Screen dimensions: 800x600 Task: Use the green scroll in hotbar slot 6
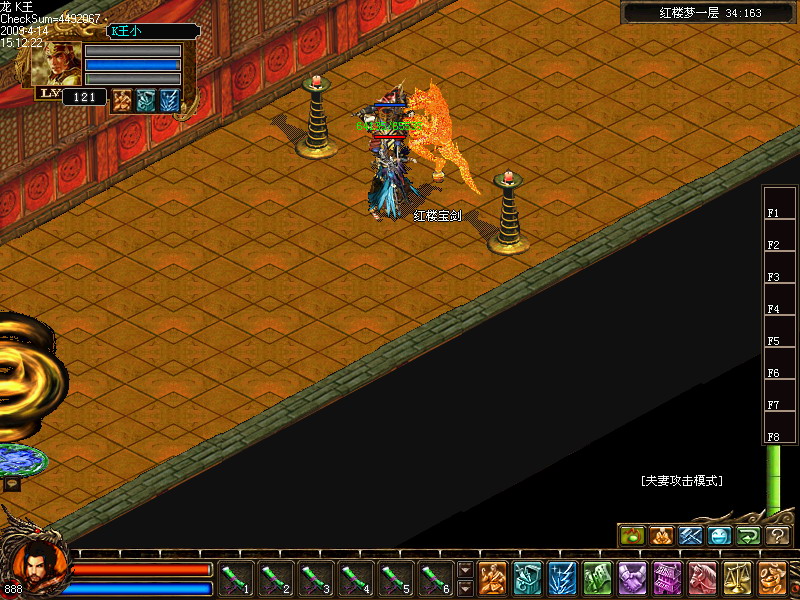coord(436,578)
